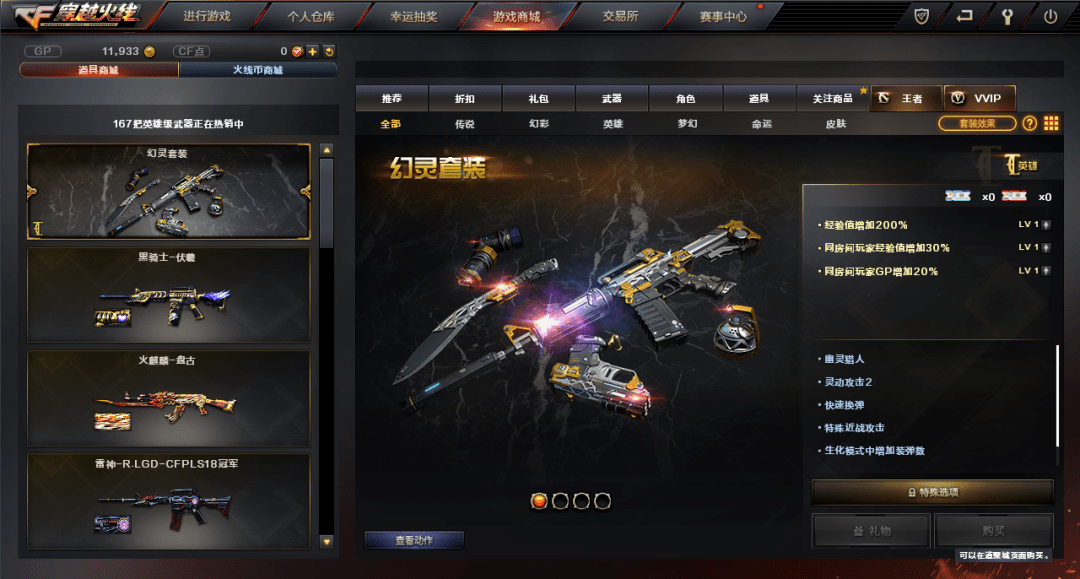Screen dimensions: 1080x579
Task: Click 查看动作 to view animations
Action: 414,540
